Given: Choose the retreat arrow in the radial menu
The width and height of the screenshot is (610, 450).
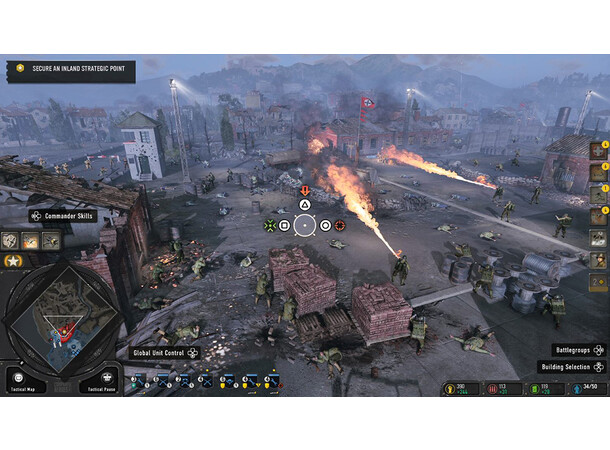Looking at the screenshot, I should pyautogui.click(x=305, y=190).
